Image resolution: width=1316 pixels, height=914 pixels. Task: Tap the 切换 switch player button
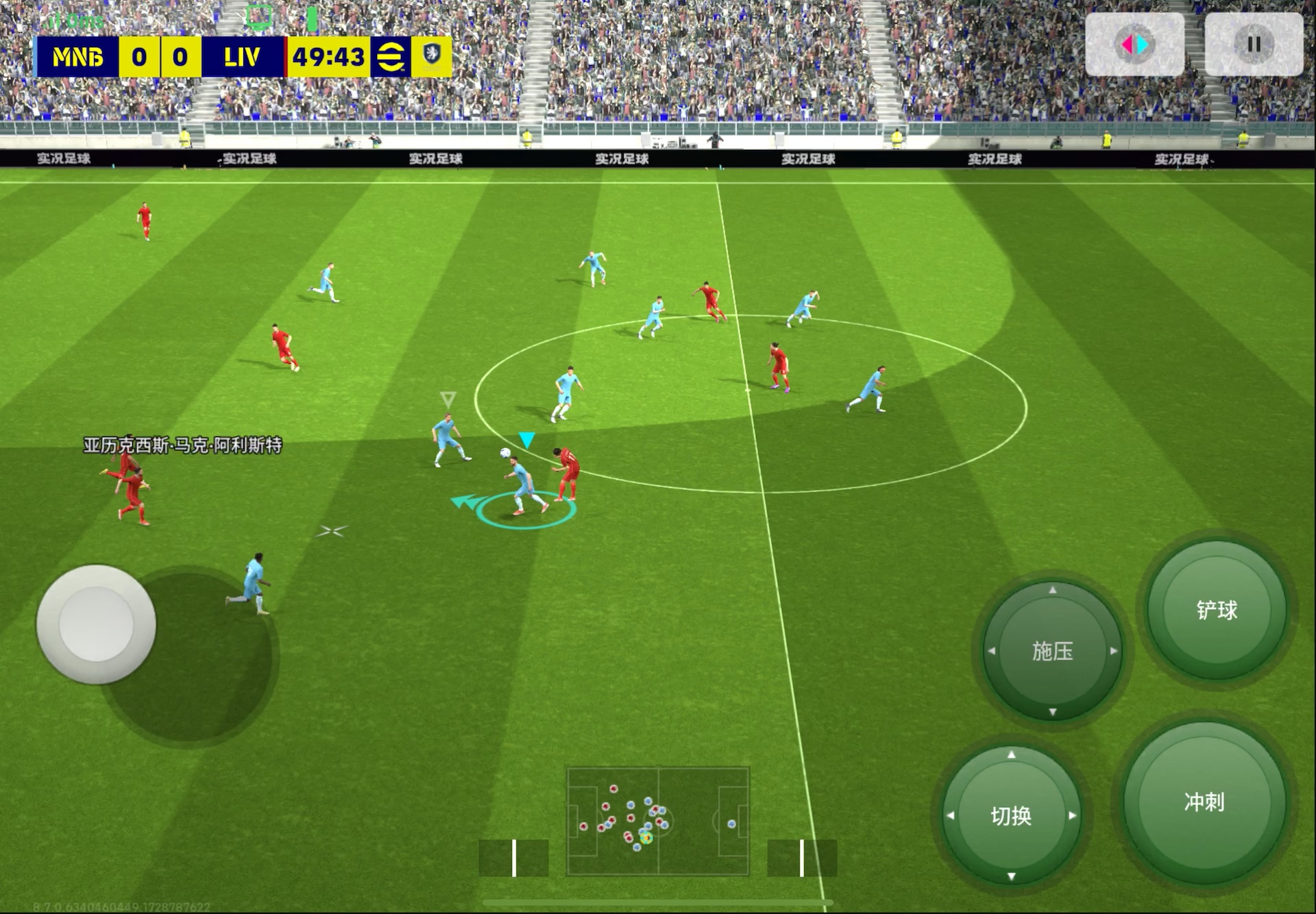[1011, 815]
